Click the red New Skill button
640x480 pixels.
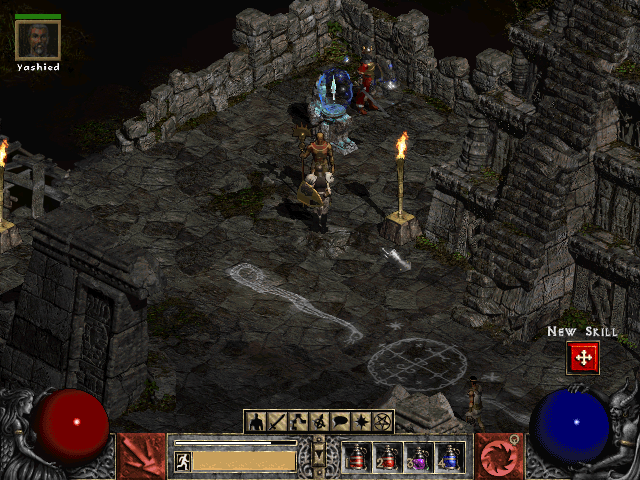click(x=582, y=357)
